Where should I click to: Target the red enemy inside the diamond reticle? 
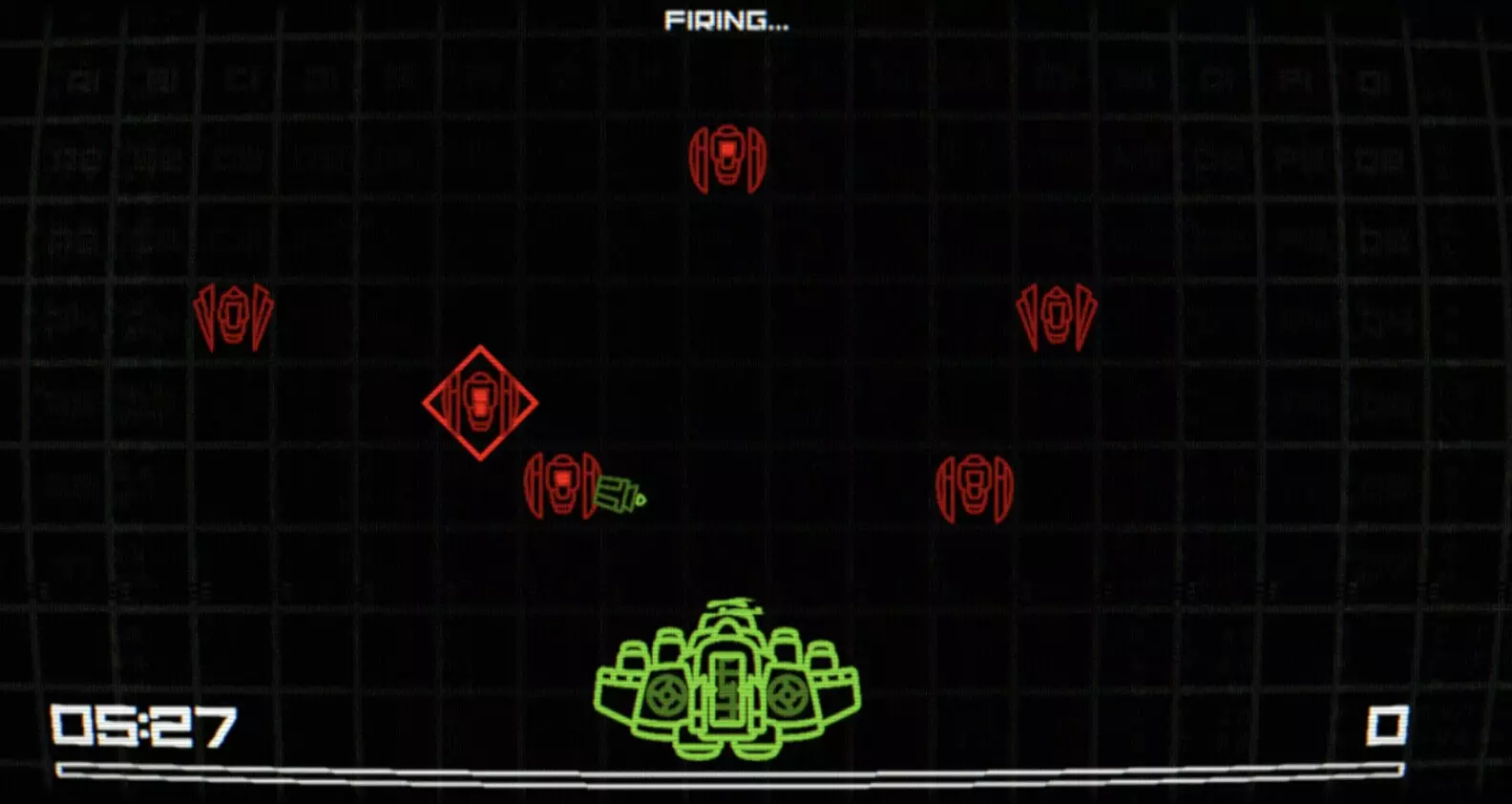coord(479,402)
